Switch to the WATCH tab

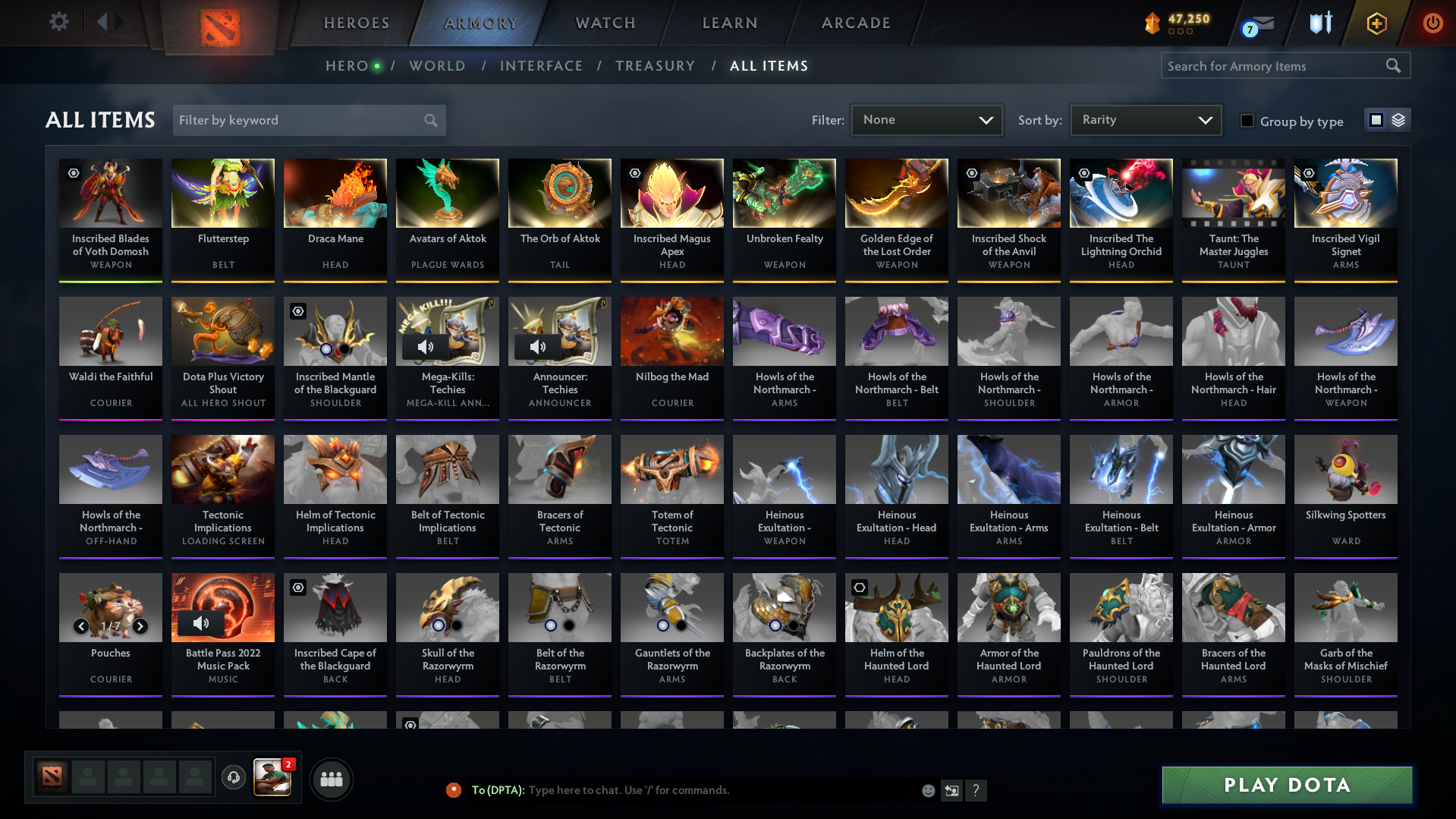(605, 23)
